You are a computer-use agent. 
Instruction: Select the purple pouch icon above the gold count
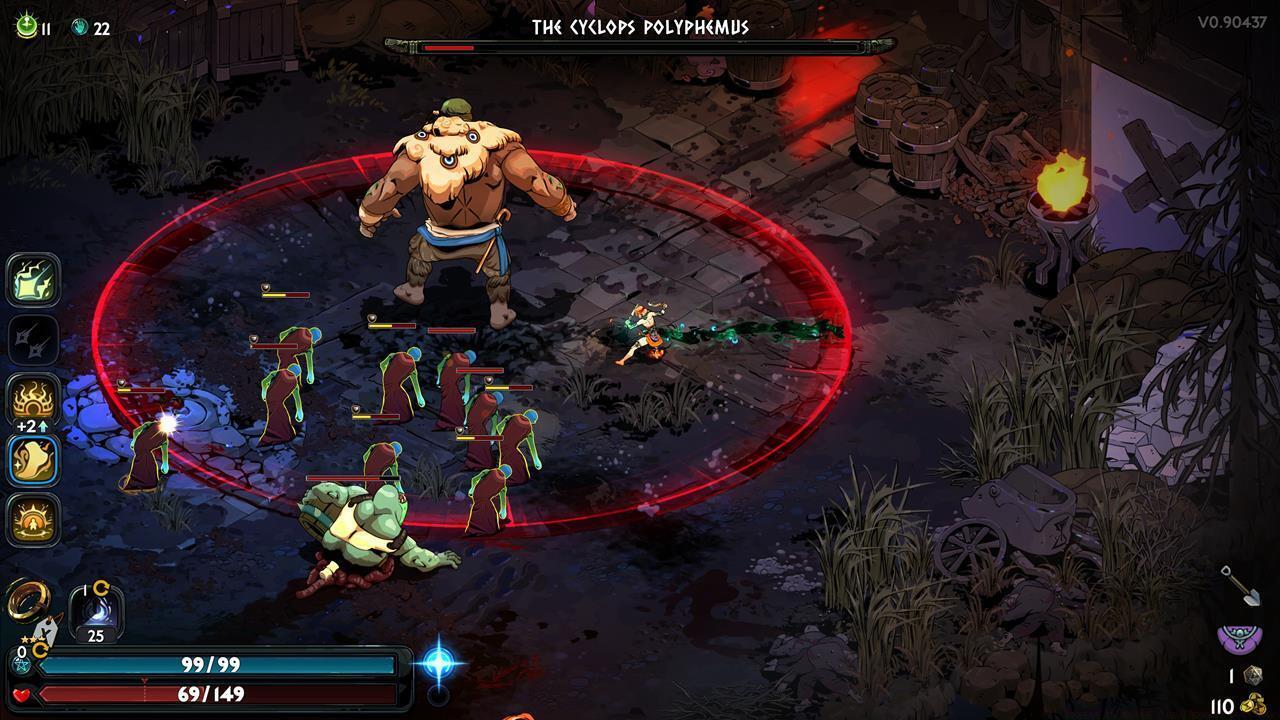click(1240, 638)
